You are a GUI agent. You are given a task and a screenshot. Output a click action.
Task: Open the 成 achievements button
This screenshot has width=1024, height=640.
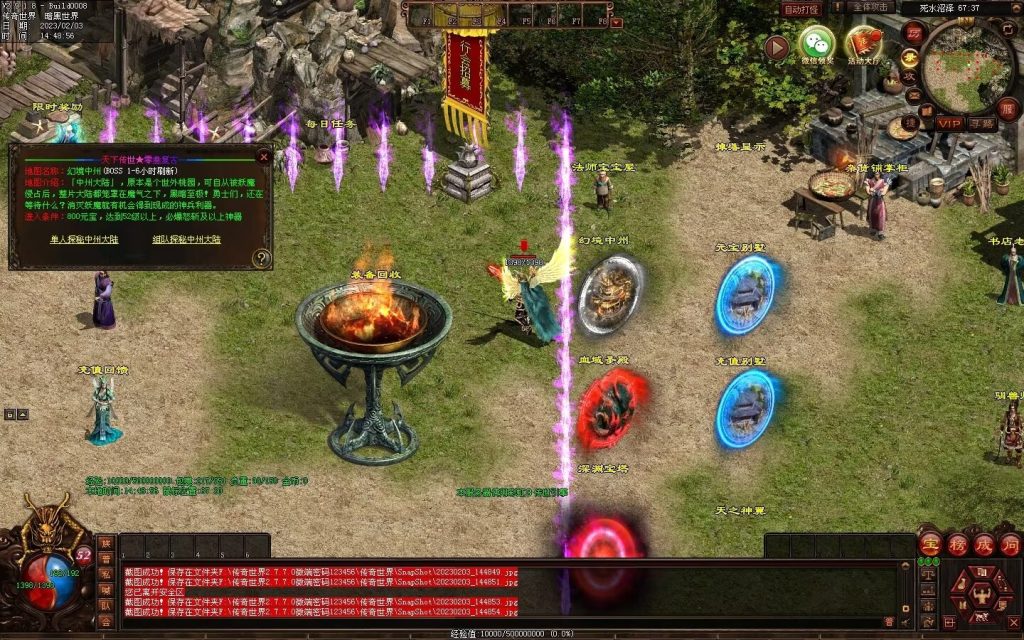click(984, 545)
